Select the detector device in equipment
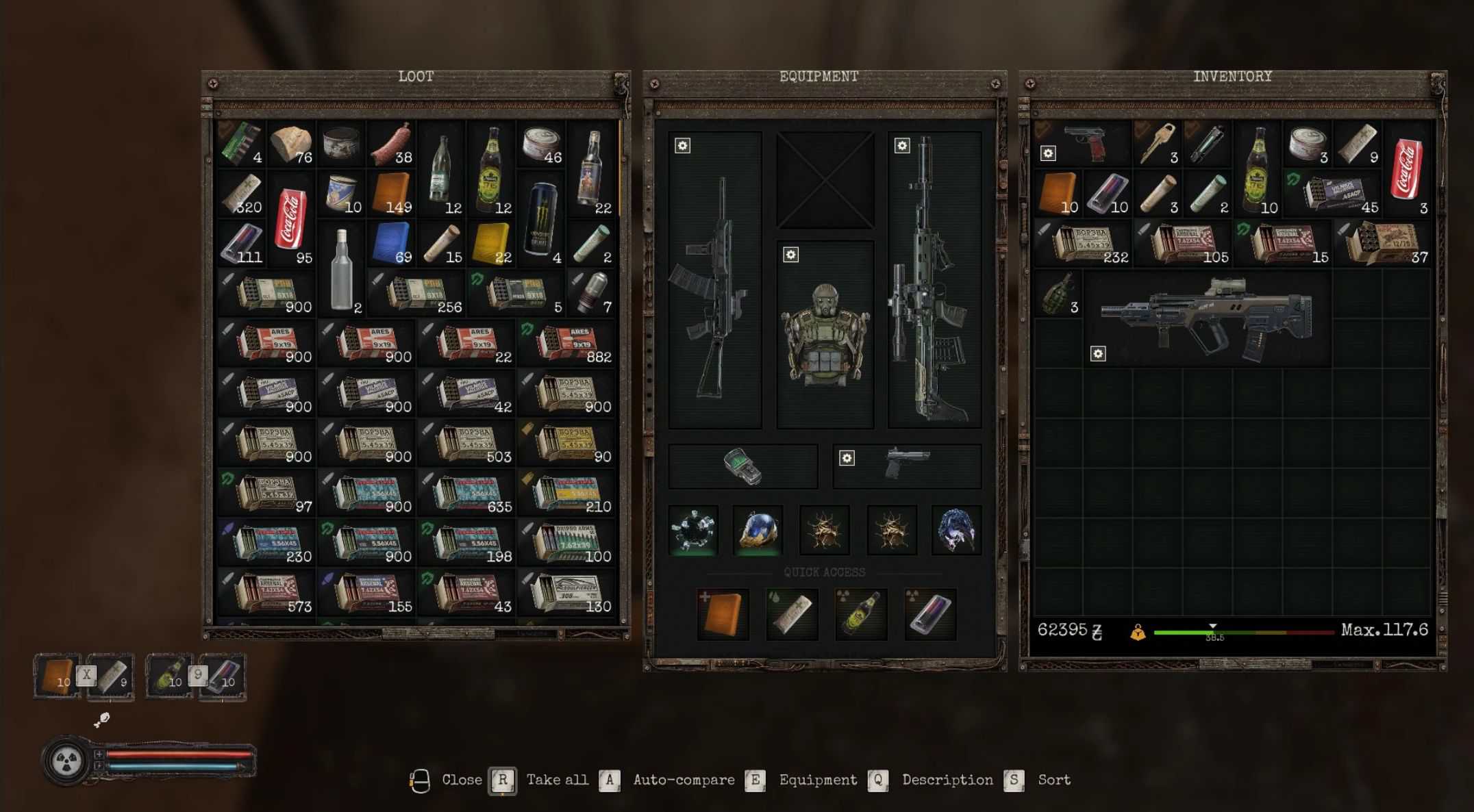 click(743, 466)
